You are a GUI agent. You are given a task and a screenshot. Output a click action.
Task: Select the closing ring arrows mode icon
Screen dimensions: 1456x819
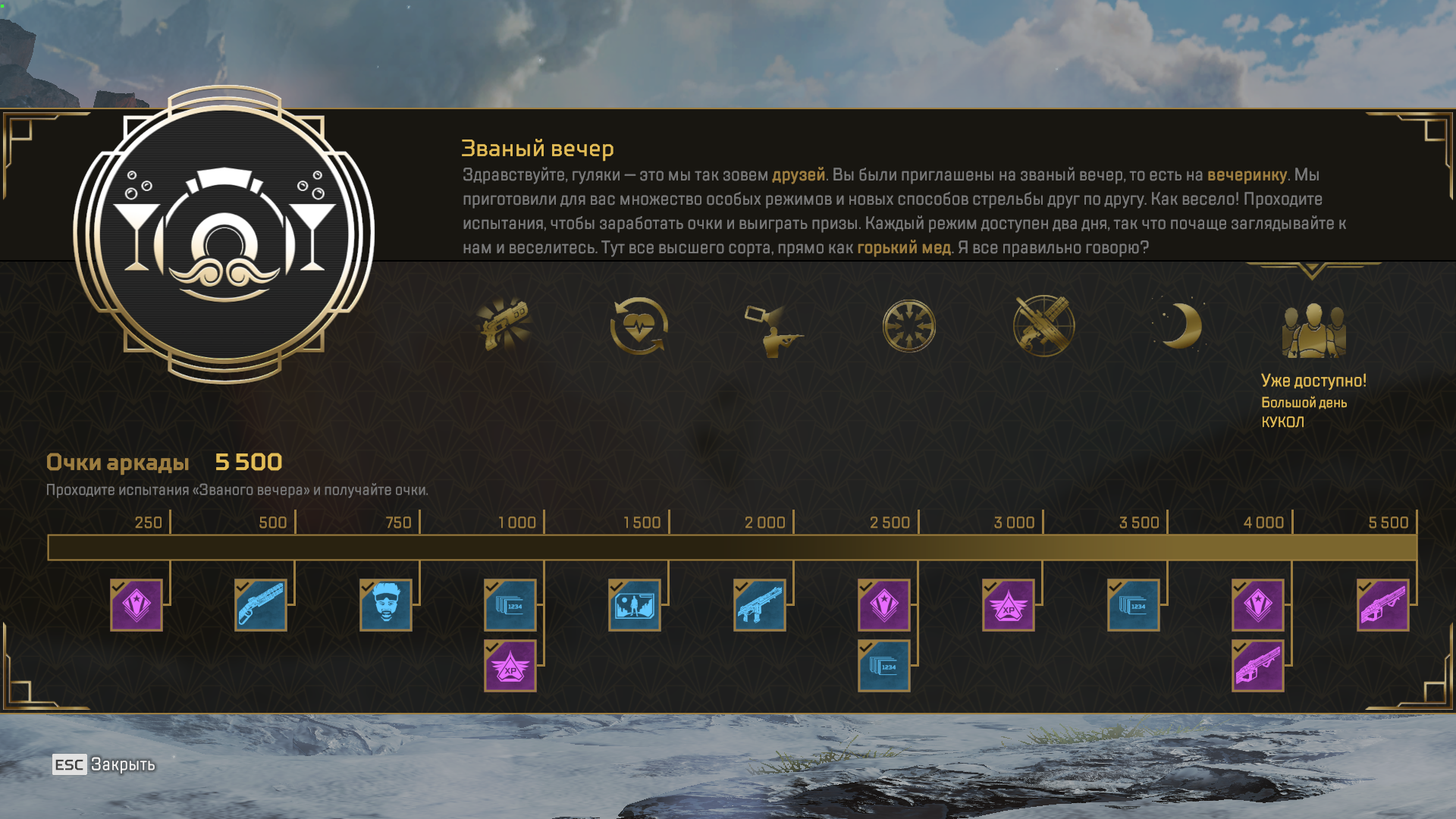908,327
